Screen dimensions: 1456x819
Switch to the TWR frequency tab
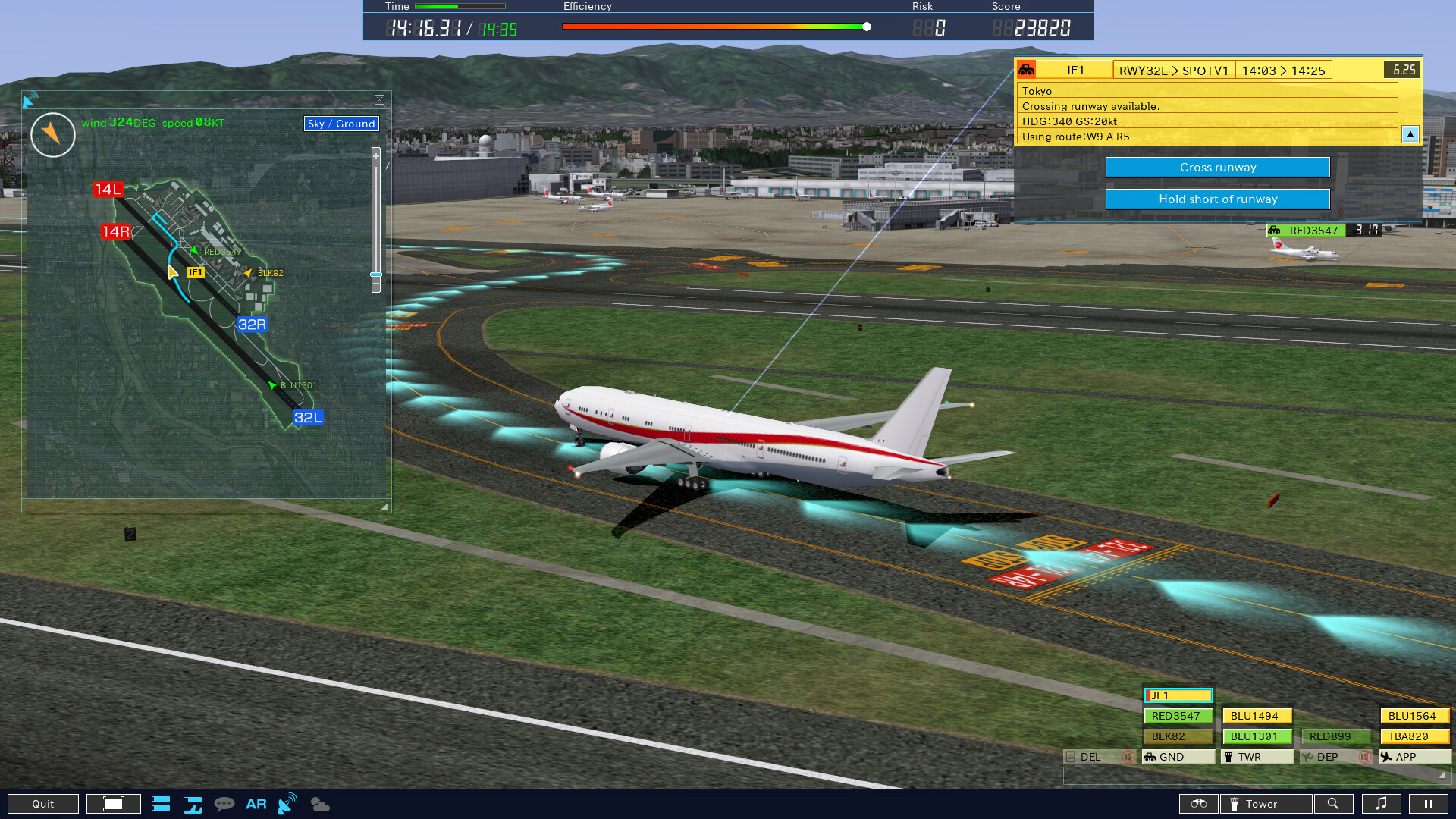pyautogui.click(x=1257, y=757)
